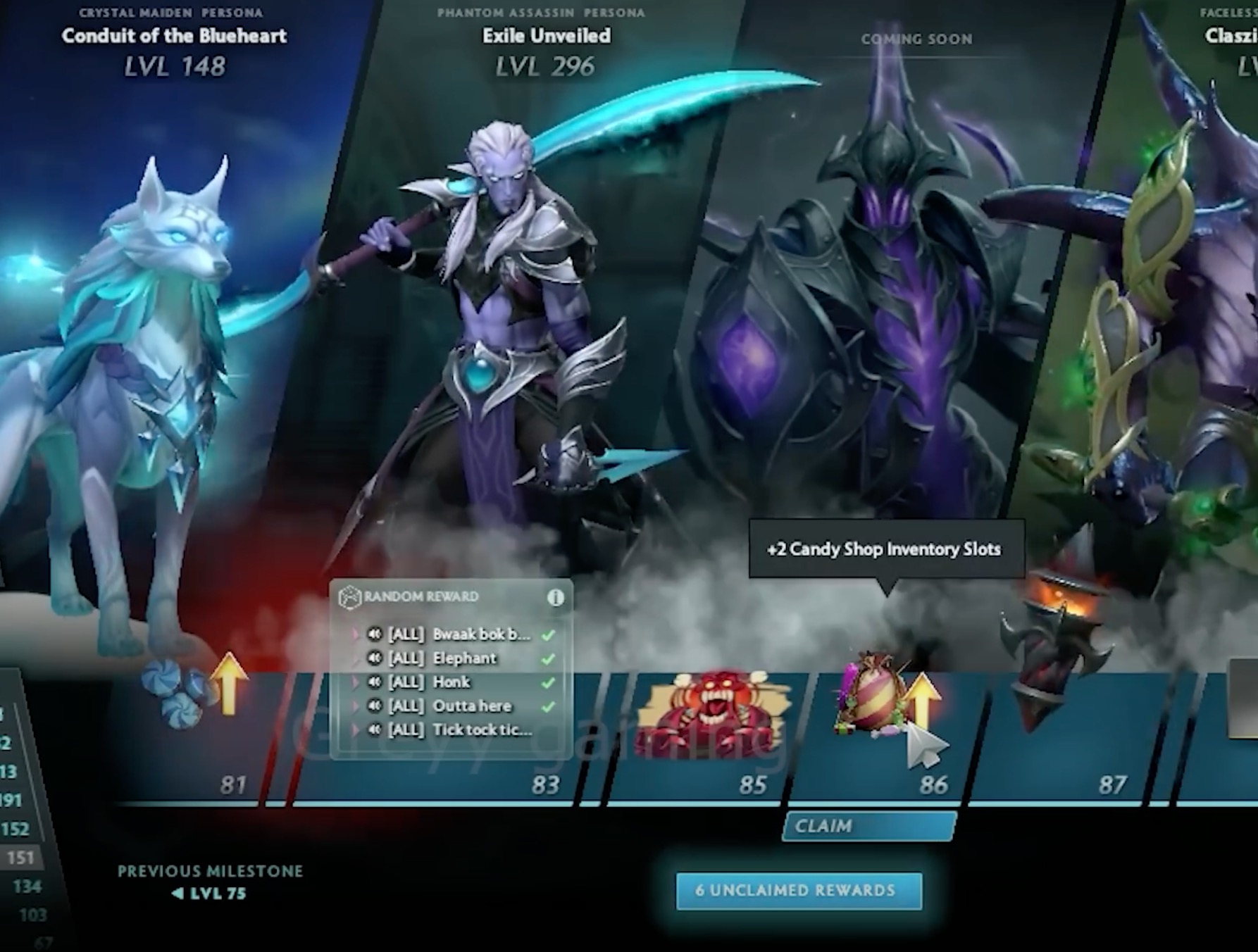
Task: Click the CLAIM button
Action: (870, 827)
